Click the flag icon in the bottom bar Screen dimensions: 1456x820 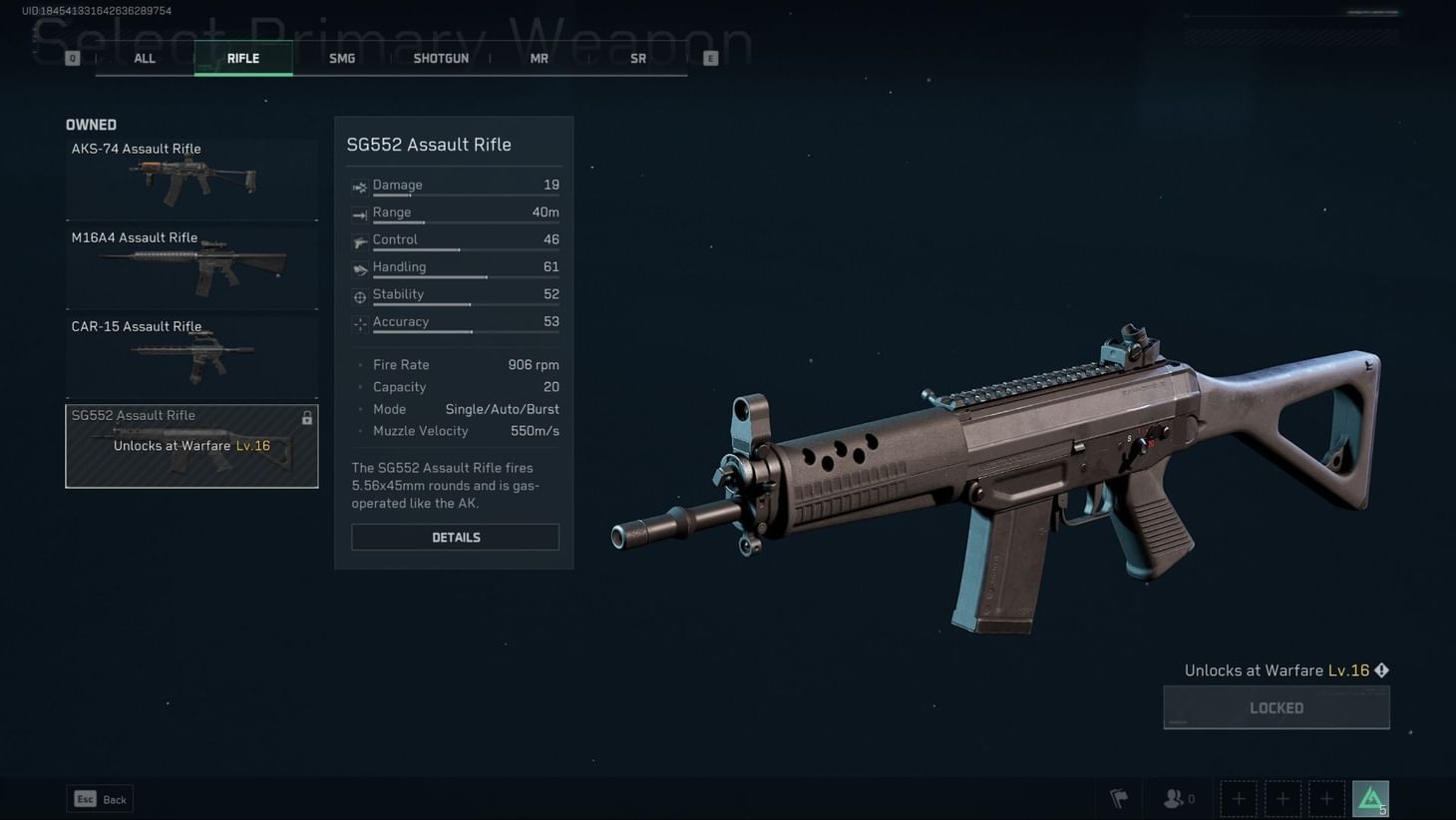1118,798
